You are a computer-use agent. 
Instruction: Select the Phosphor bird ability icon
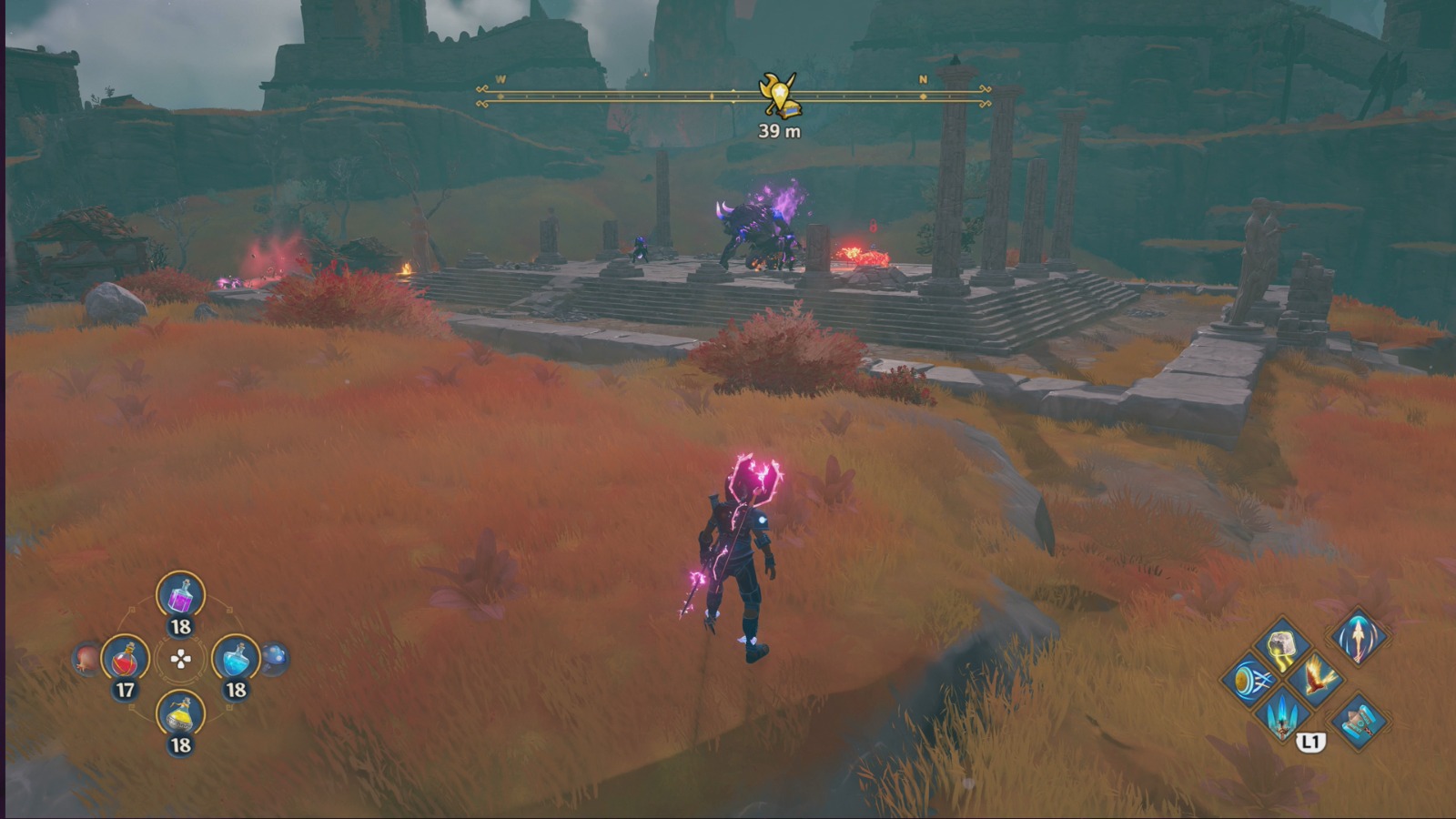(x=1316, y=679)
